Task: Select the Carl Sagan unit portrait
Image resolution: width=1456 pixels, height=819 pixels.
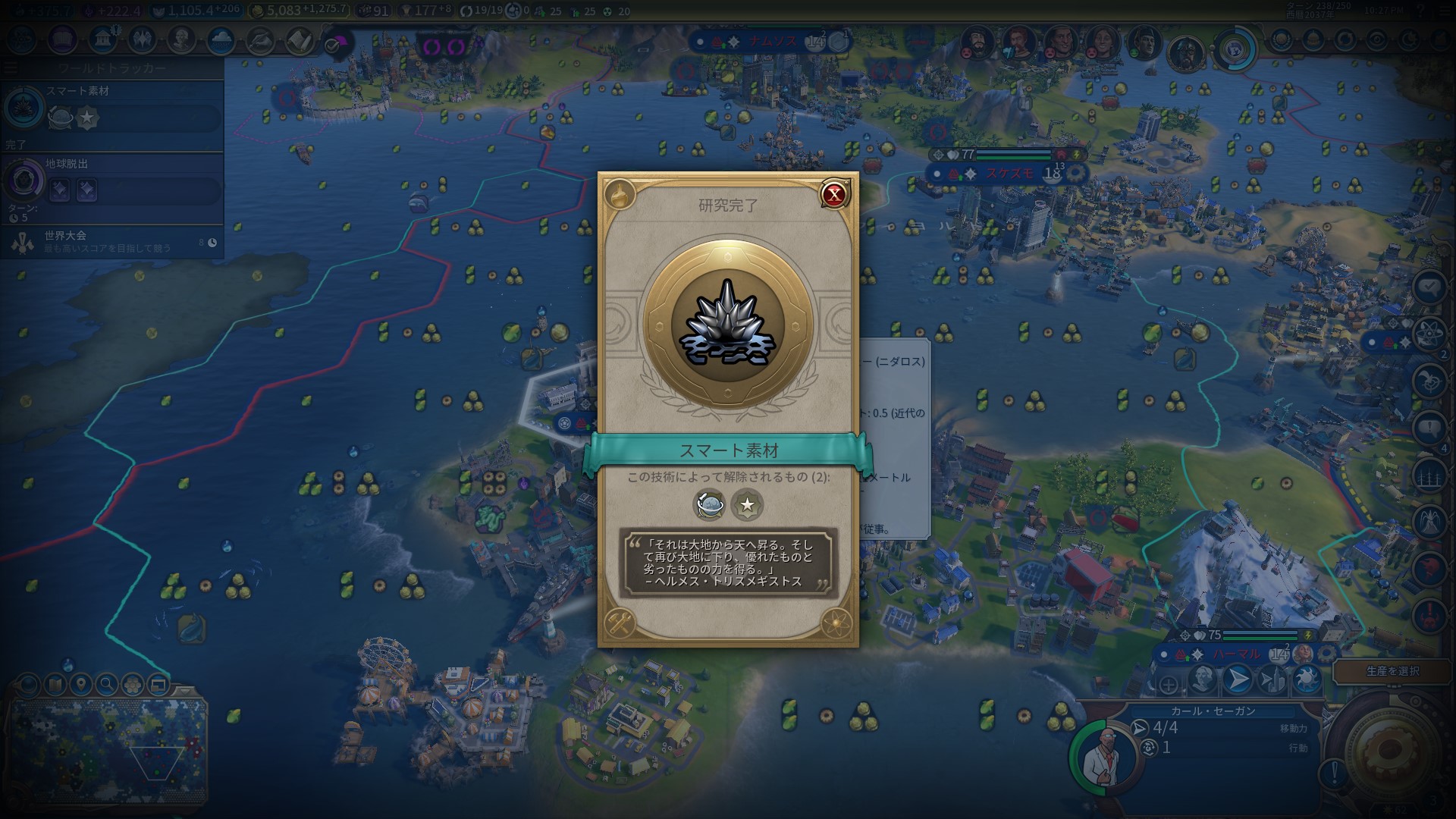Action: pos(1100,755)
